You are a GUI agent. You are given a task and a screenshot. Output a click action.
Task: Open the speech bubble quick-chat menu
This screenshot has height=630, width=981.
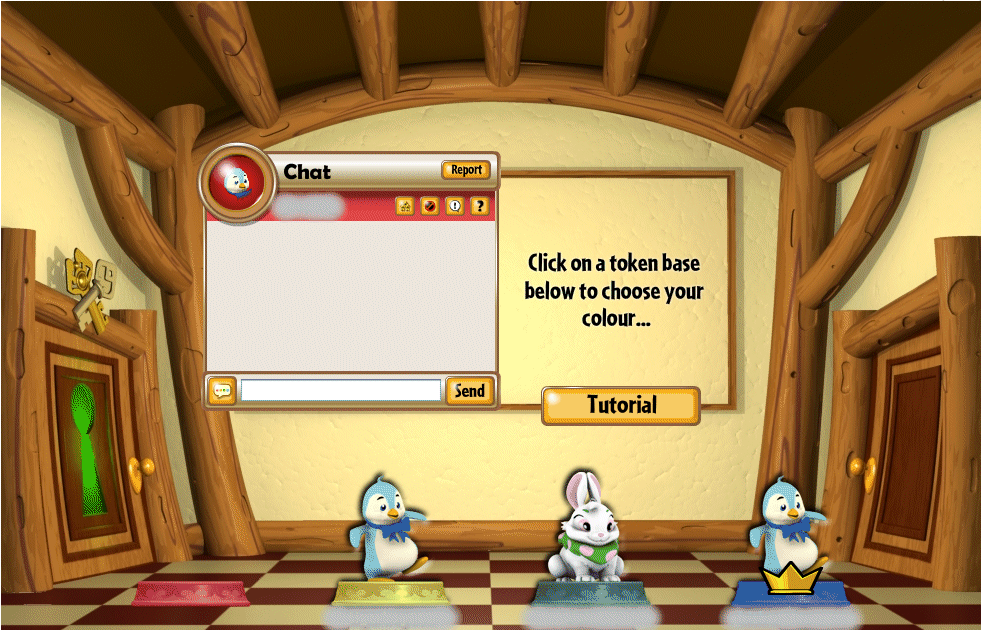[222, 391]
